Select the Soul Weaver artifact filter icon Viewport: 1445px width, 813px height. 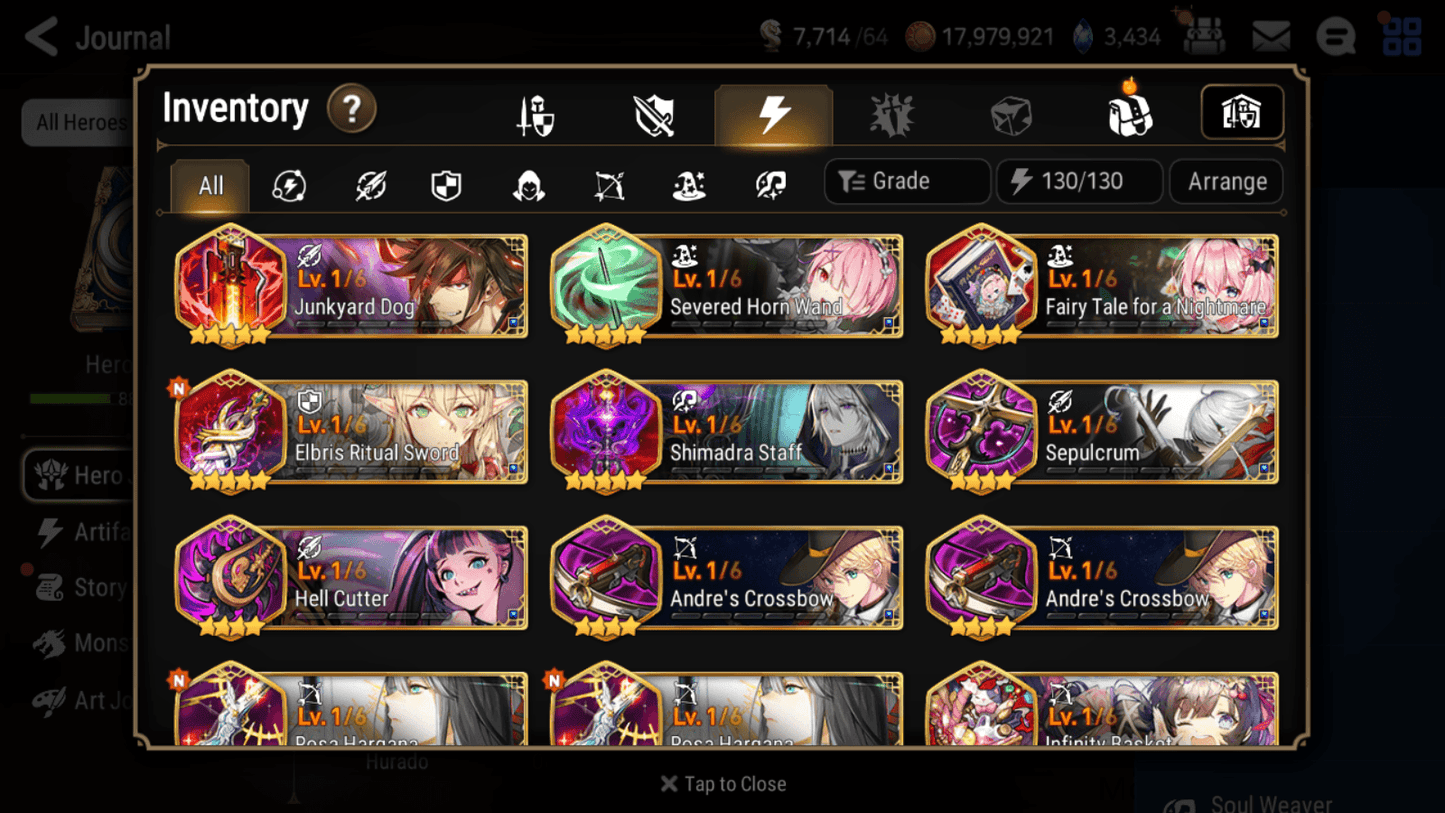point(768,185)
